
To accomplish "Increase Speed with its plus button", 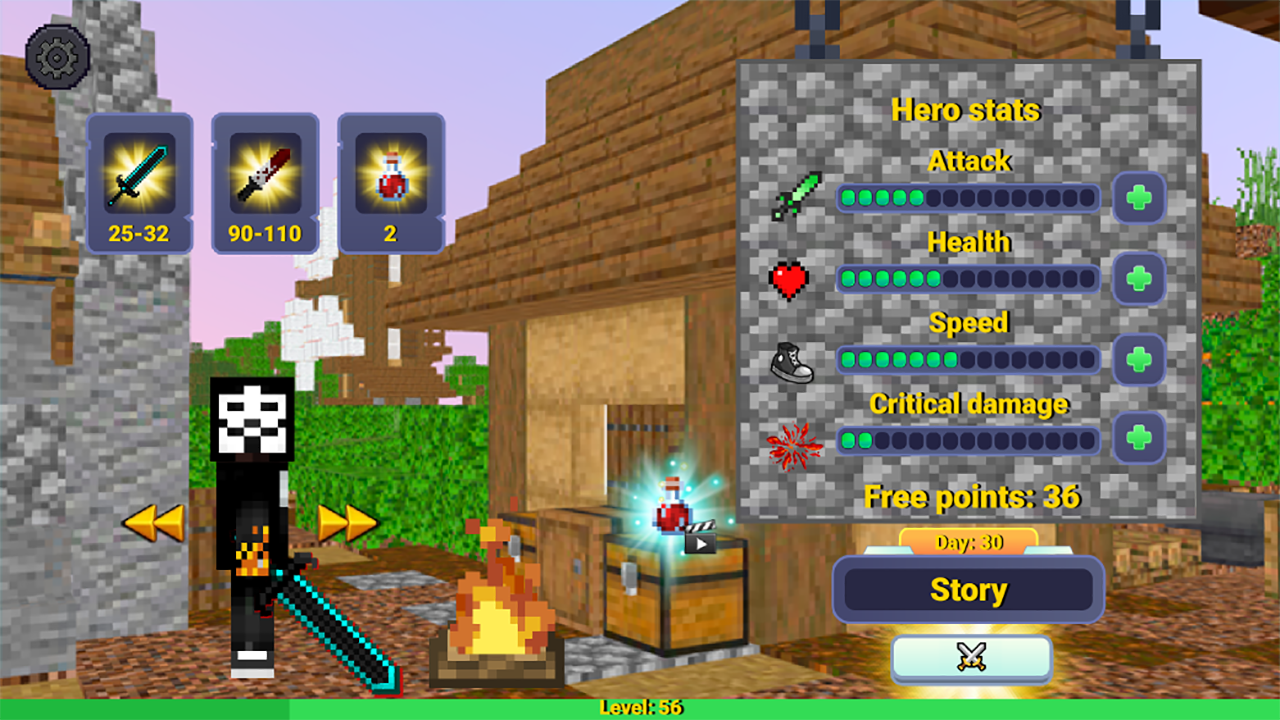I will click(1140, 360).
